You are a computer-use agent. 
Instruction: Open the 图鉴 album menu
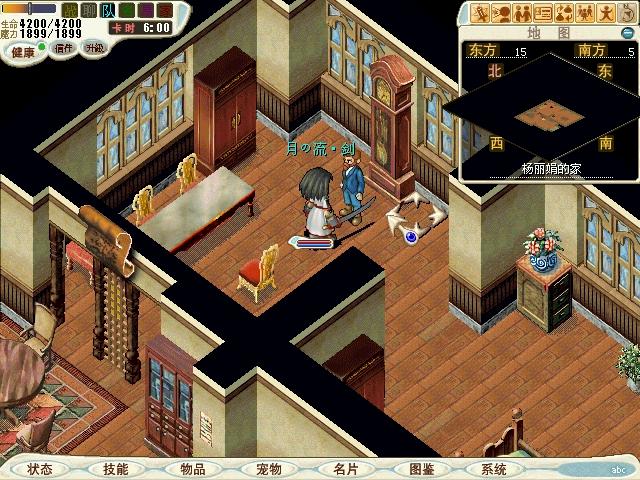[421, 468]
